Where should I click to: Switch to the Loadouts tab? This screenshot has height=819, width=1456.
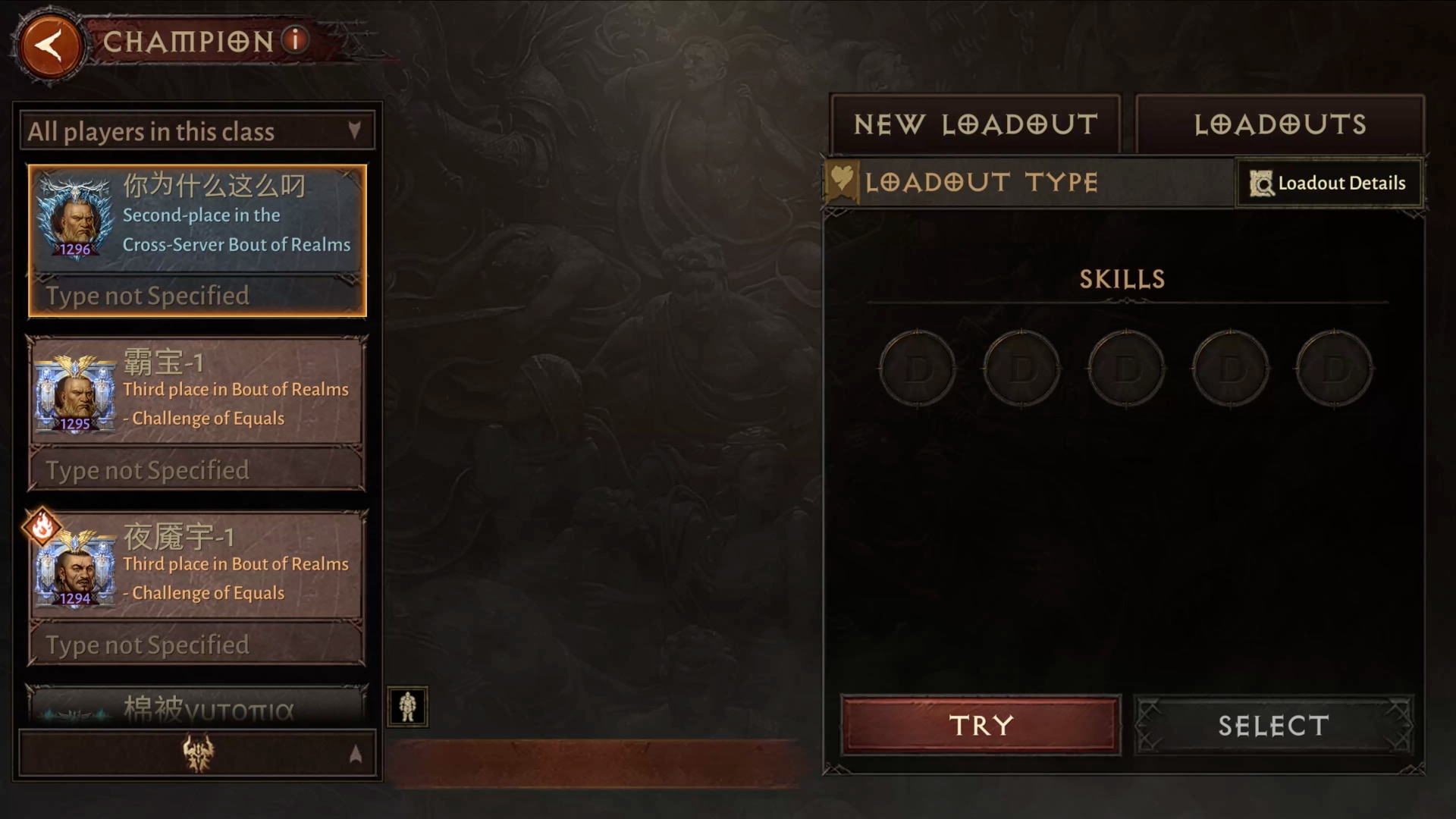(x=1280, y=124)
